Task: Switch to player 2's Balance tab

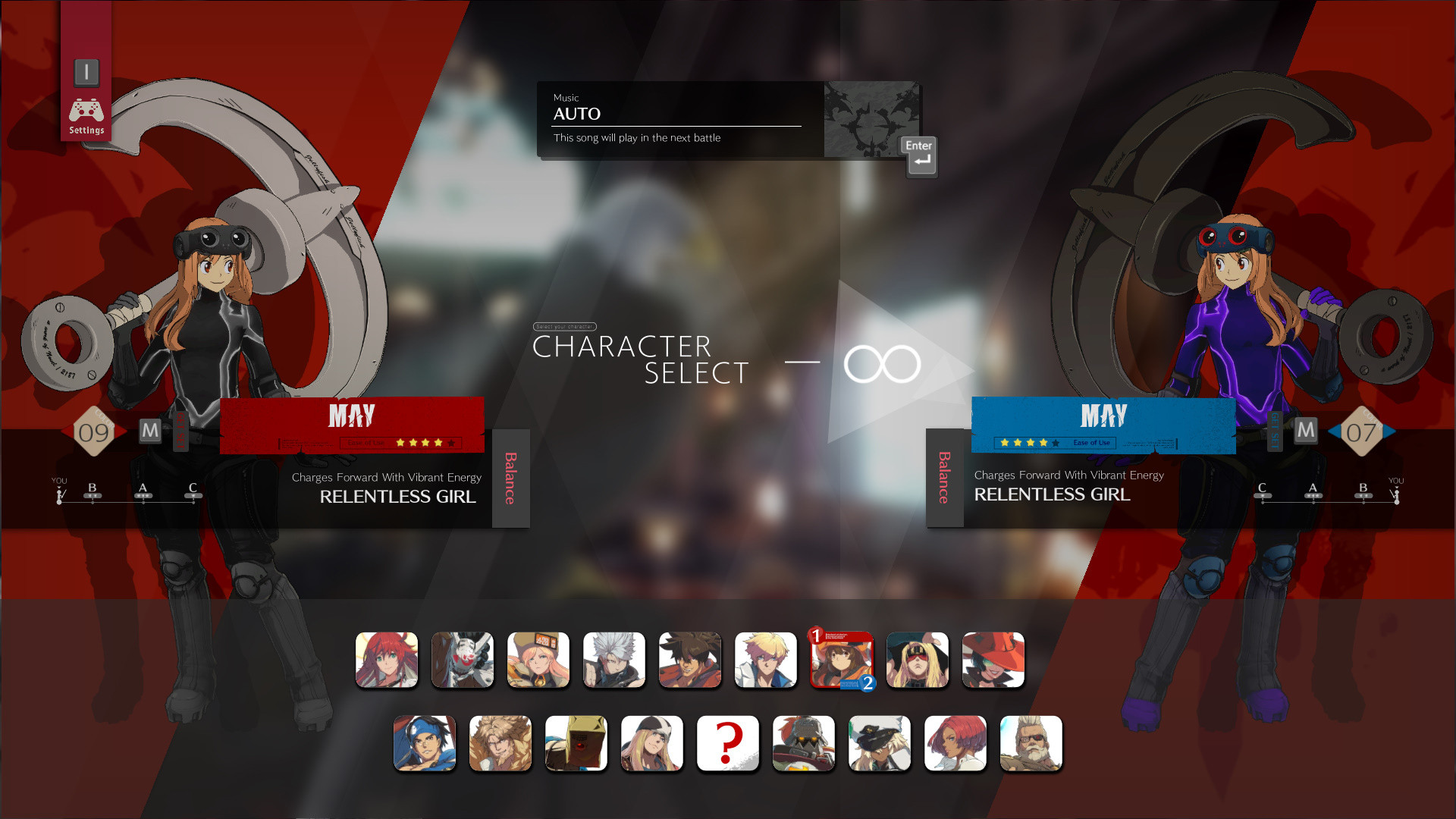Action: click(x=944, y=479)
